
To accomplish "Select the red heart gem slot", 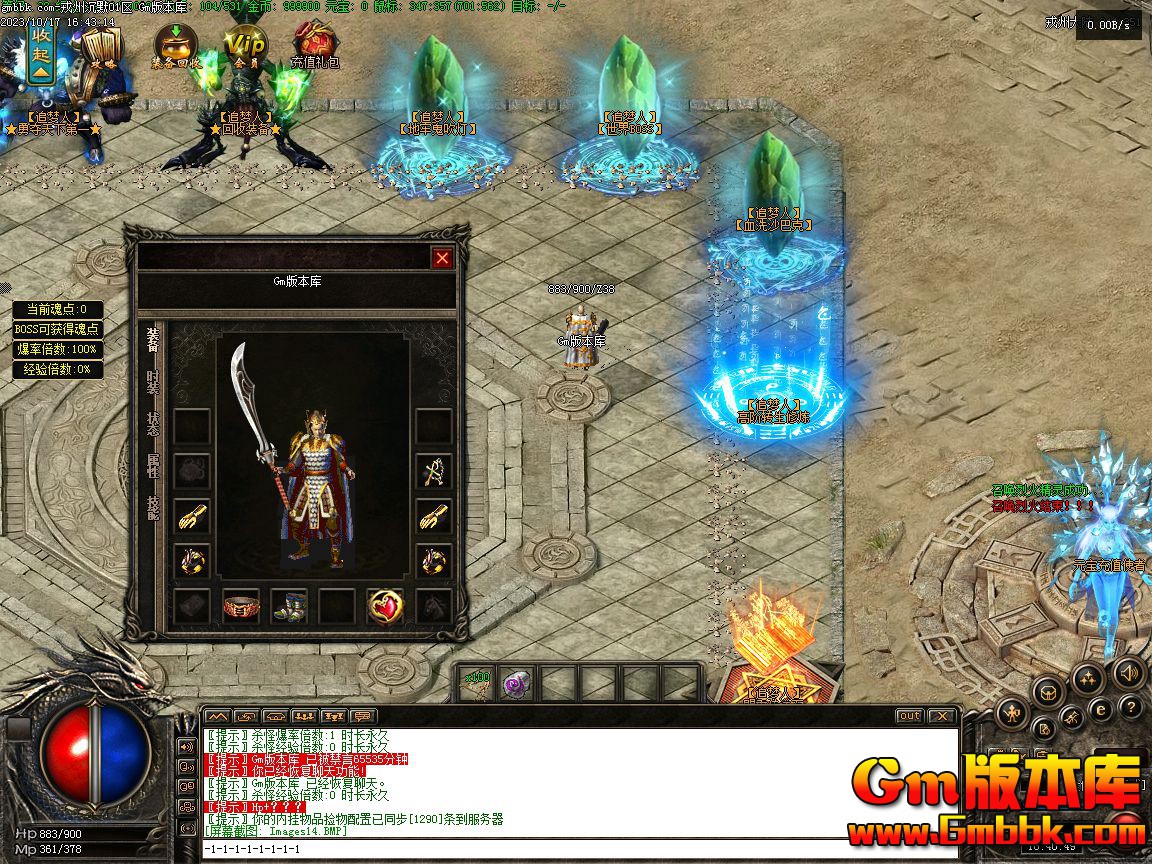I will pos(385,606).
